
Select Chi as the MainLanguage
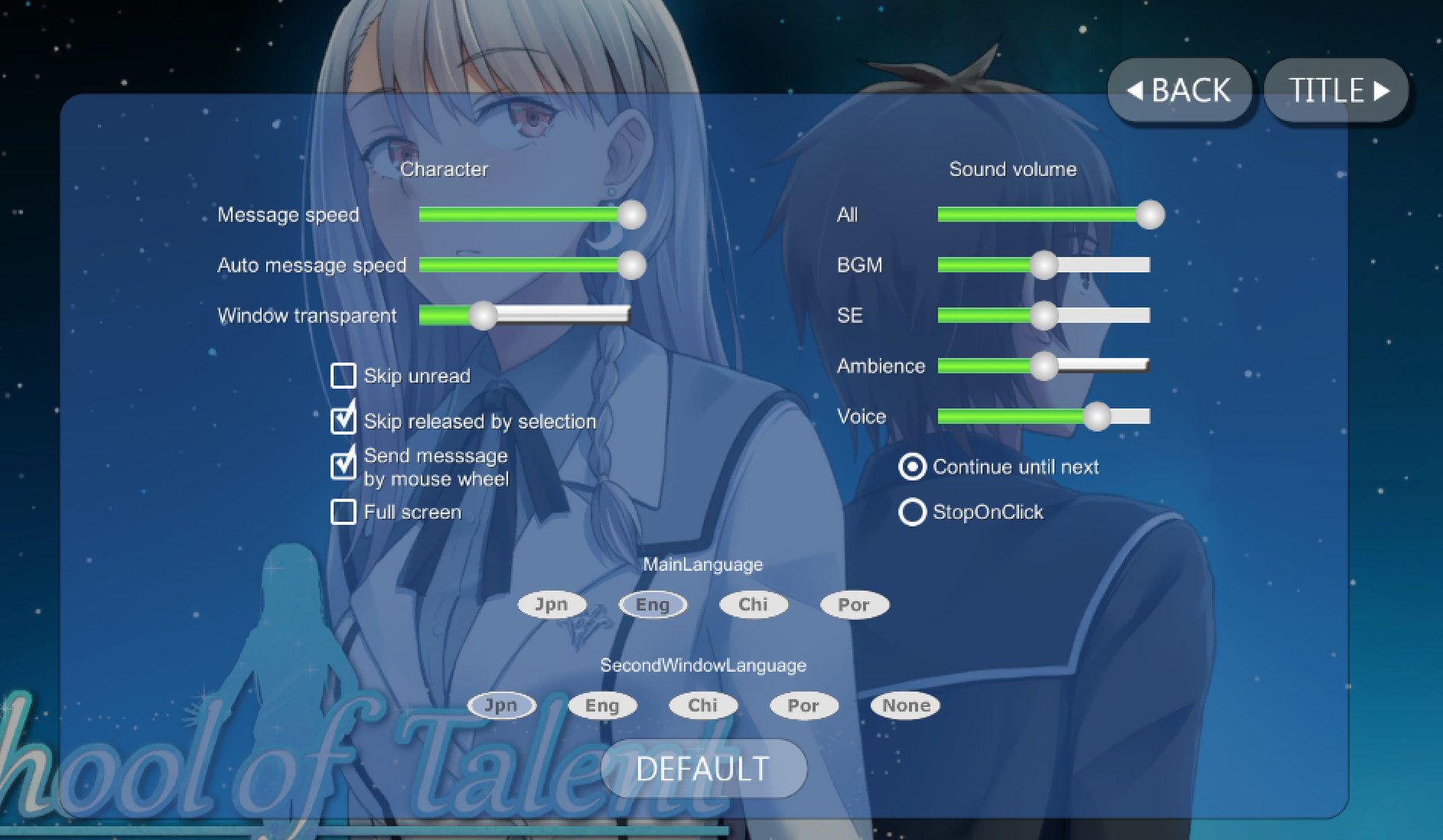(752, 604)
